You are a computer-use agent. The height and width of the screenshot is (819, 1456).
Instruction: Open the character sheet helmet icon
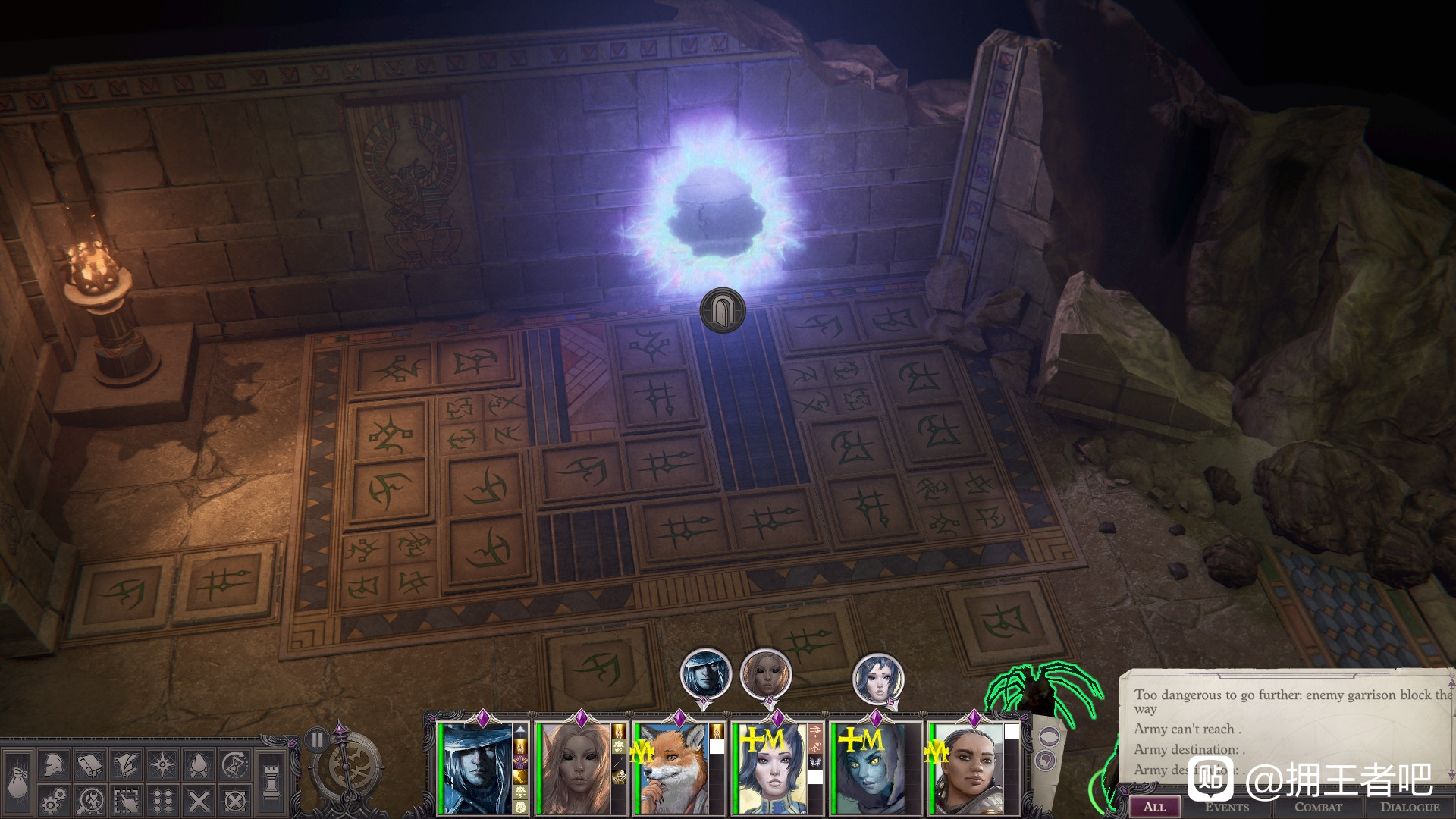coord(52,765)
